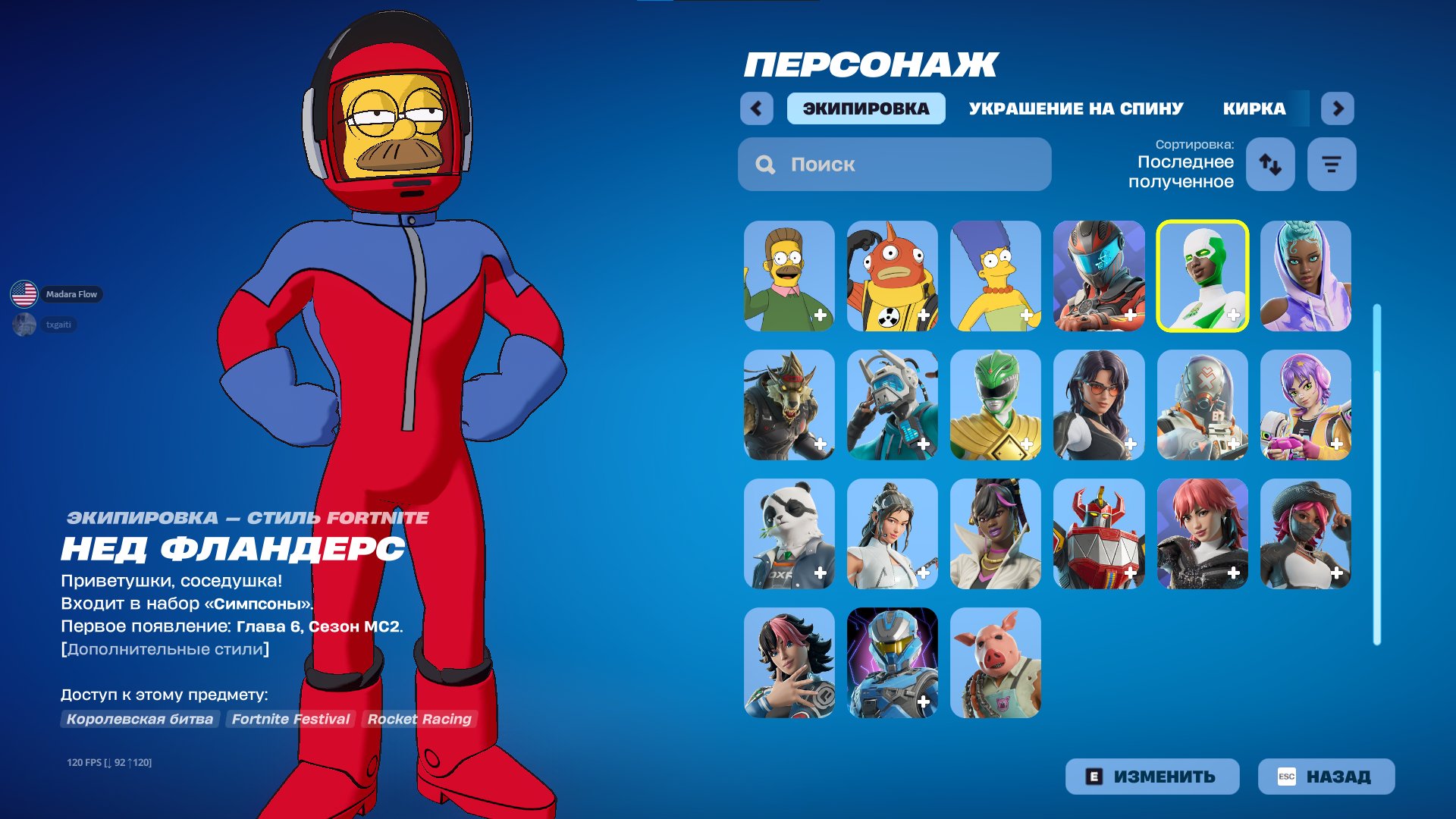Switch to the УКРАШЕНИЕ НА СПИНУ tab
Screen dimensions: 1456x819
tap(1075, 108)
